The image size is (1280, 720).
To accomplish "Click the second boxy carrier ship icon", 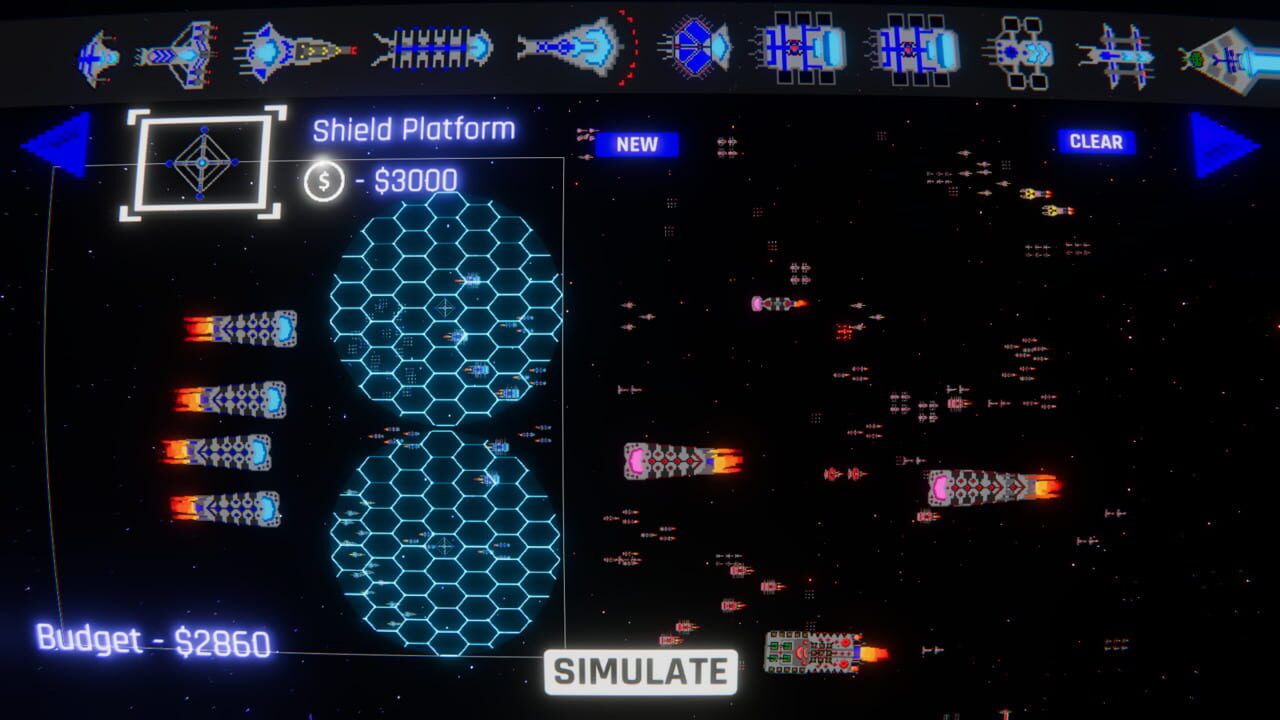I will click(915, 48).
